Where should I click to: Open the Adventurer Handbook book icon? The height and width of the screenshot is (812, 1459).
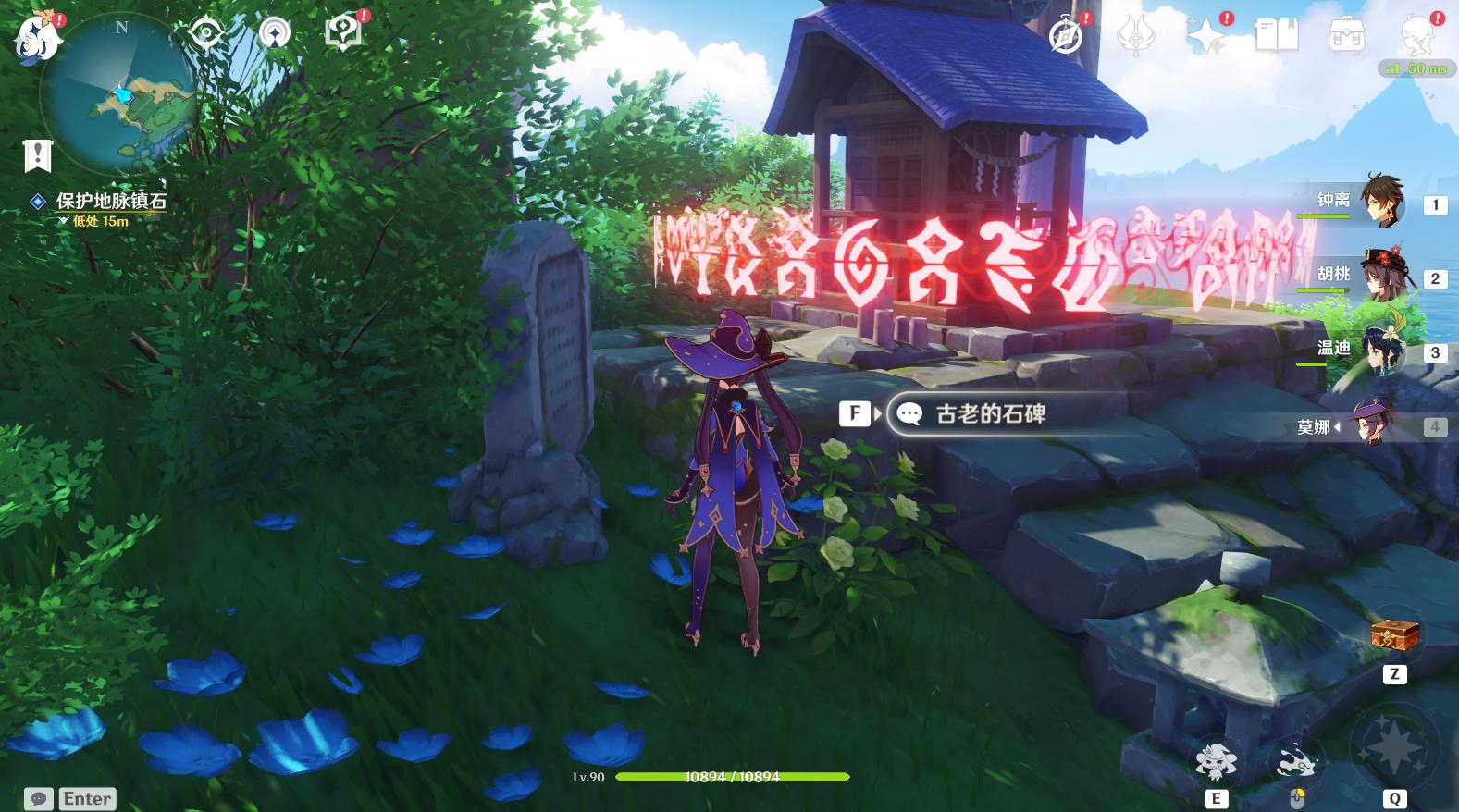[1277, 32]
